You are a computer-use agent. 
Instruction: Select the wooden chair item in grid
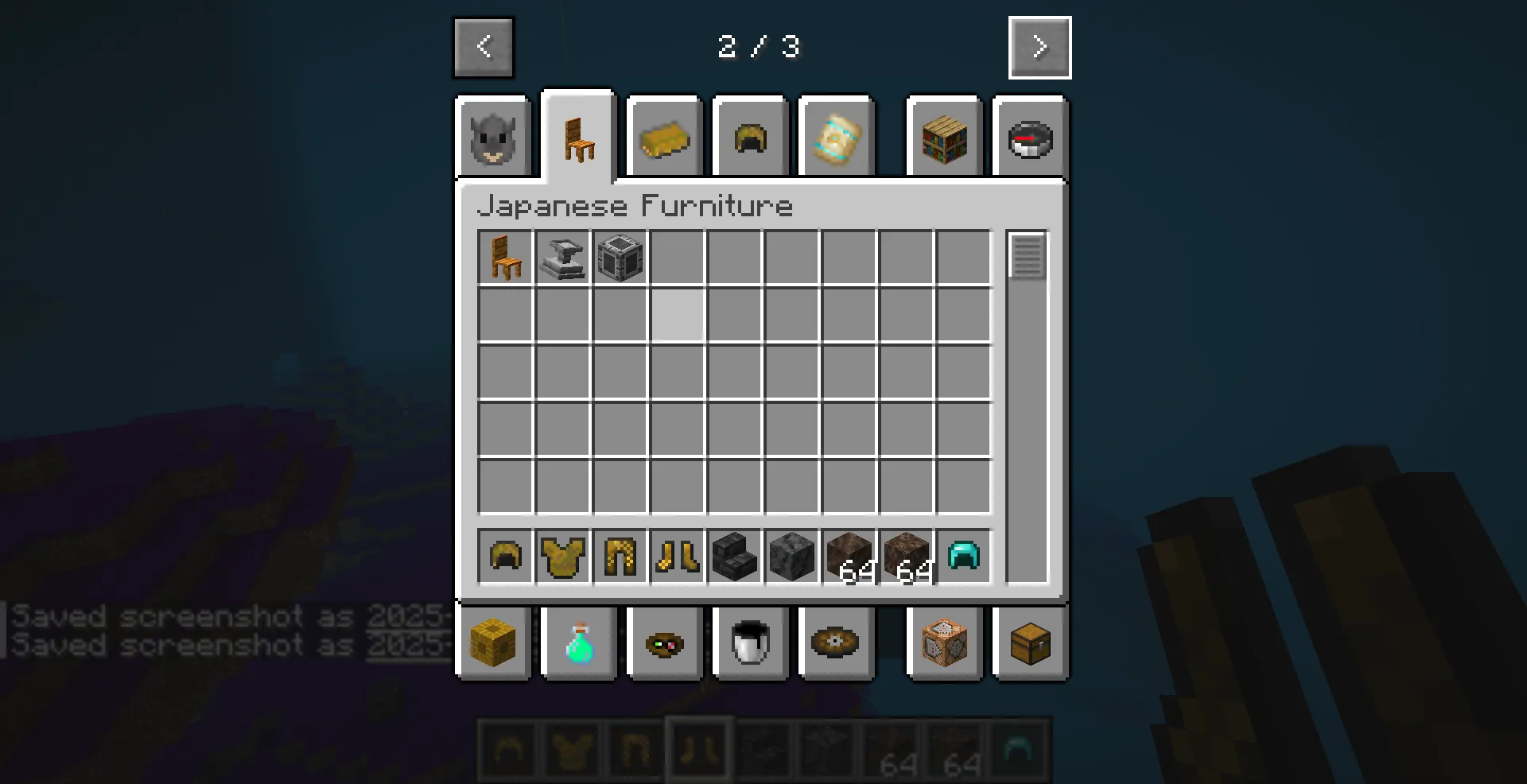tap(505, 258)
